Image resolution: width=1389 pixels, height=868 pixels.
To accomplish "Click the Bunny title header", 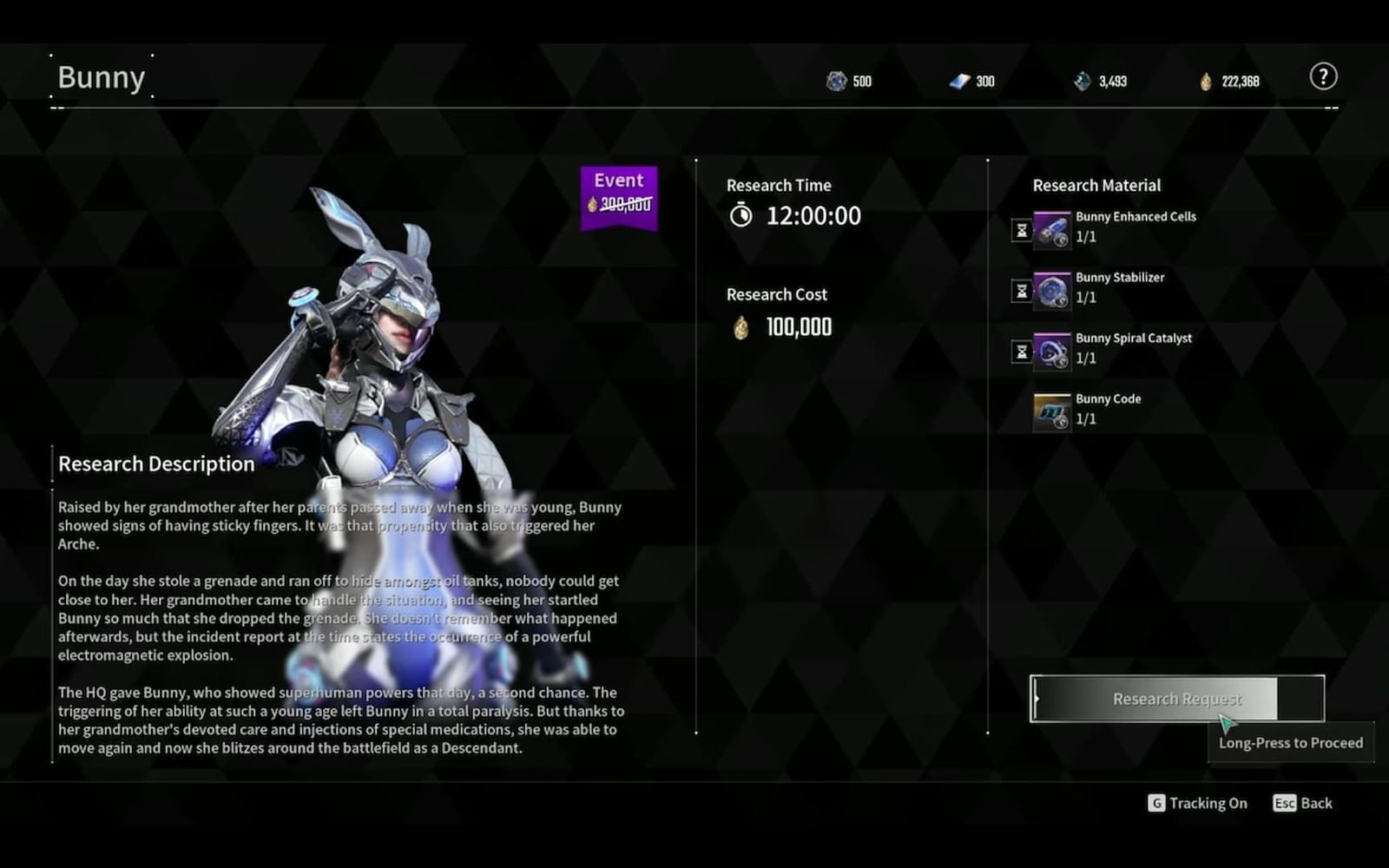I will click(x=101, y=76).
